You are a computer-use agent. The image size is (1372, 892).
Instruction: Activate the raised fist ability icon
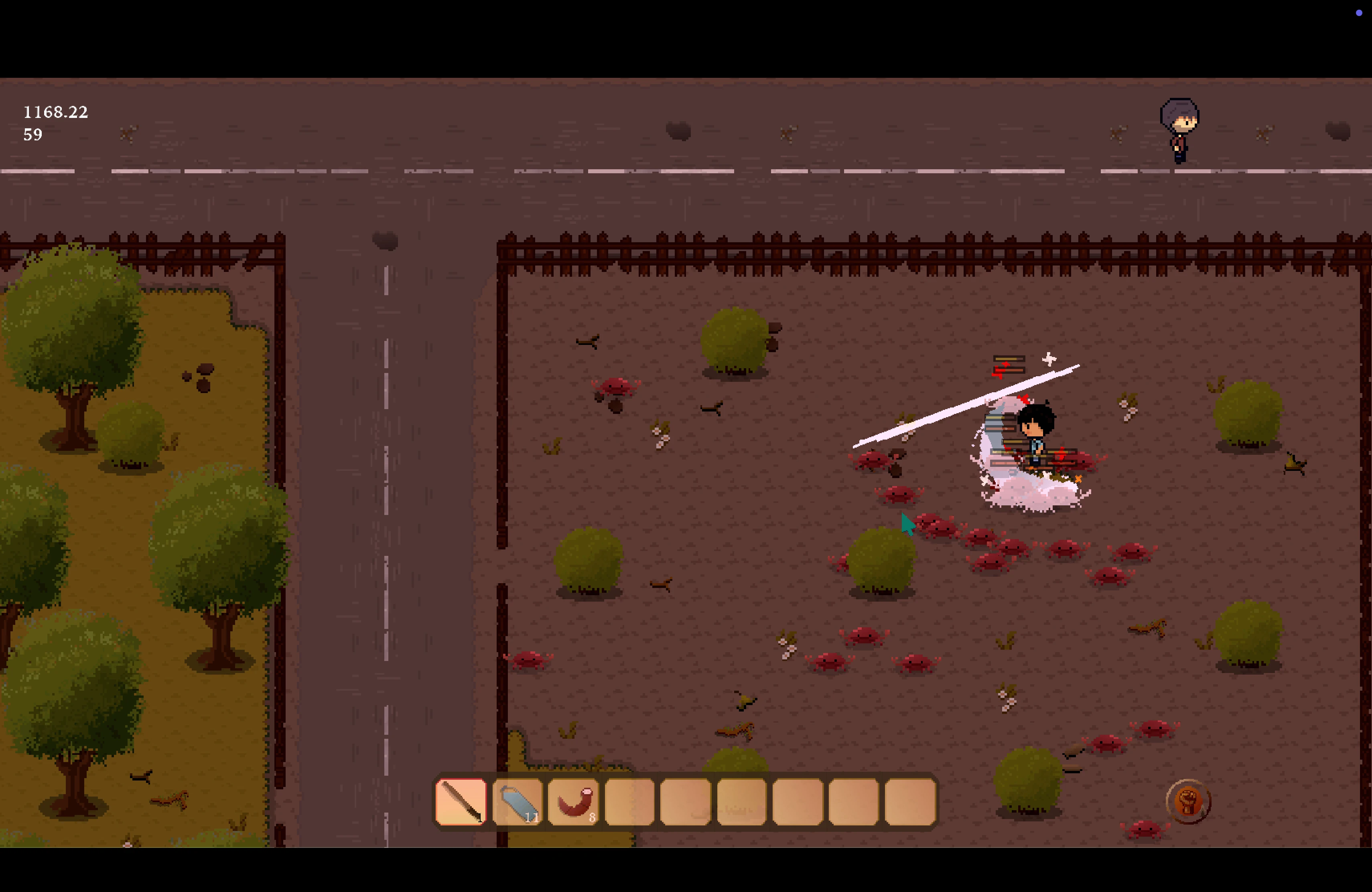(1187, 801)
